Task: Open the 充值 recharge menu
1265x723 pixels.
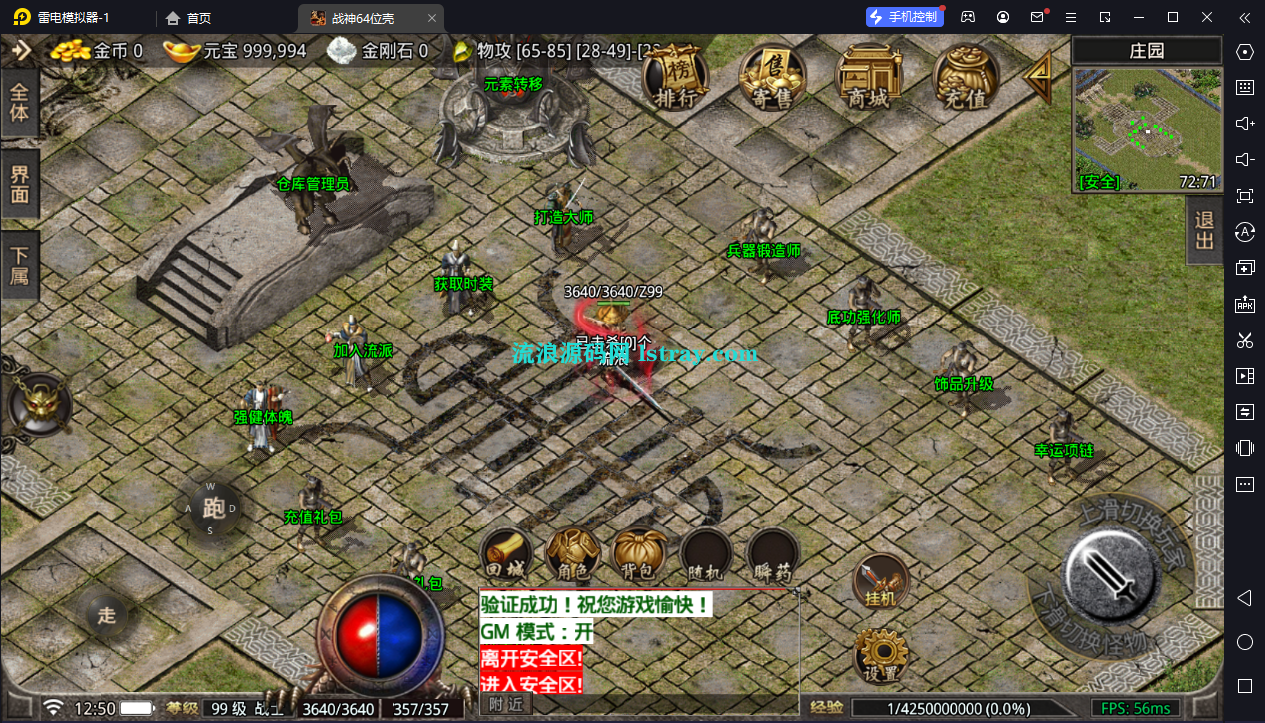Action: click(965, 78)
